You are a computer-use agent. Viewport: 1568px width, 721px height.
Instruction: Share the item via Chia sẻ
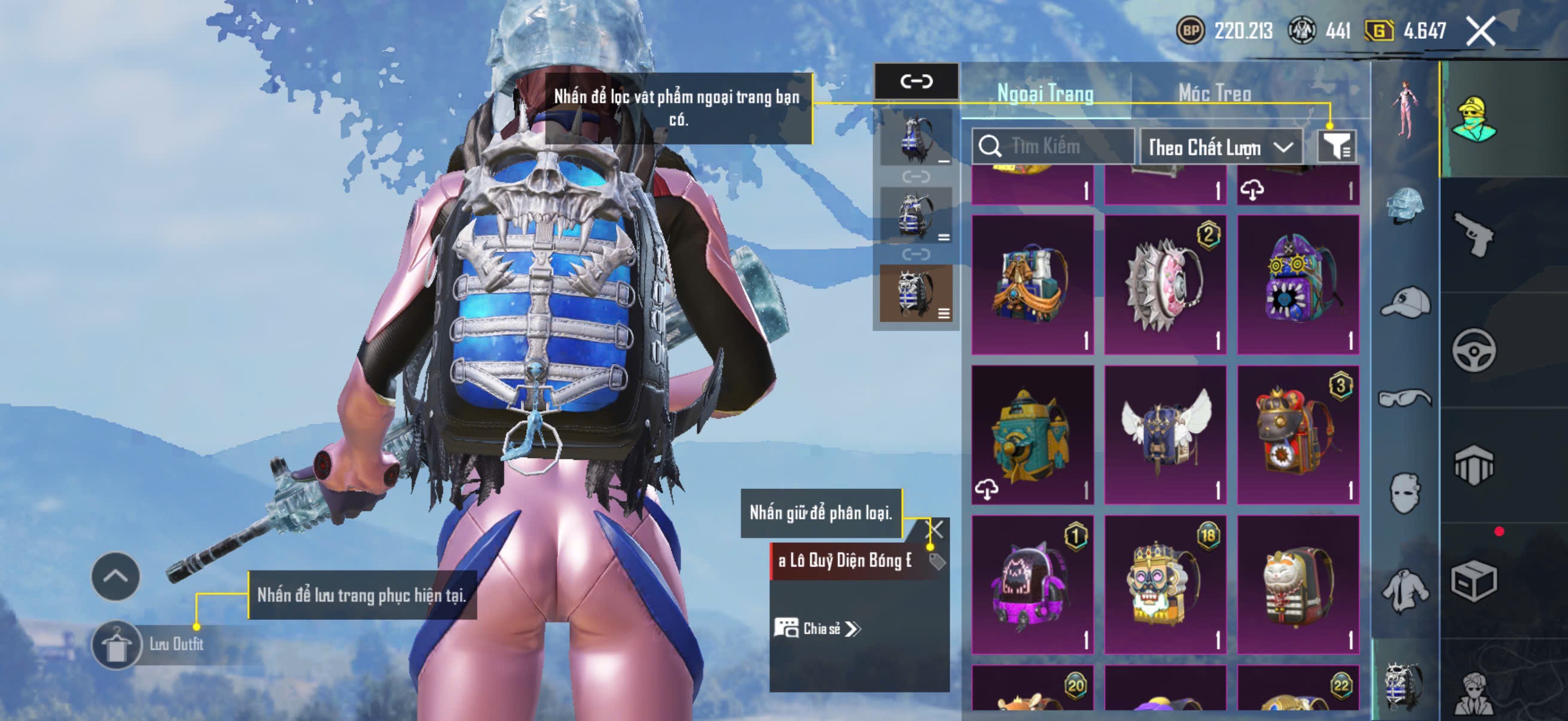tap(817, 628)
